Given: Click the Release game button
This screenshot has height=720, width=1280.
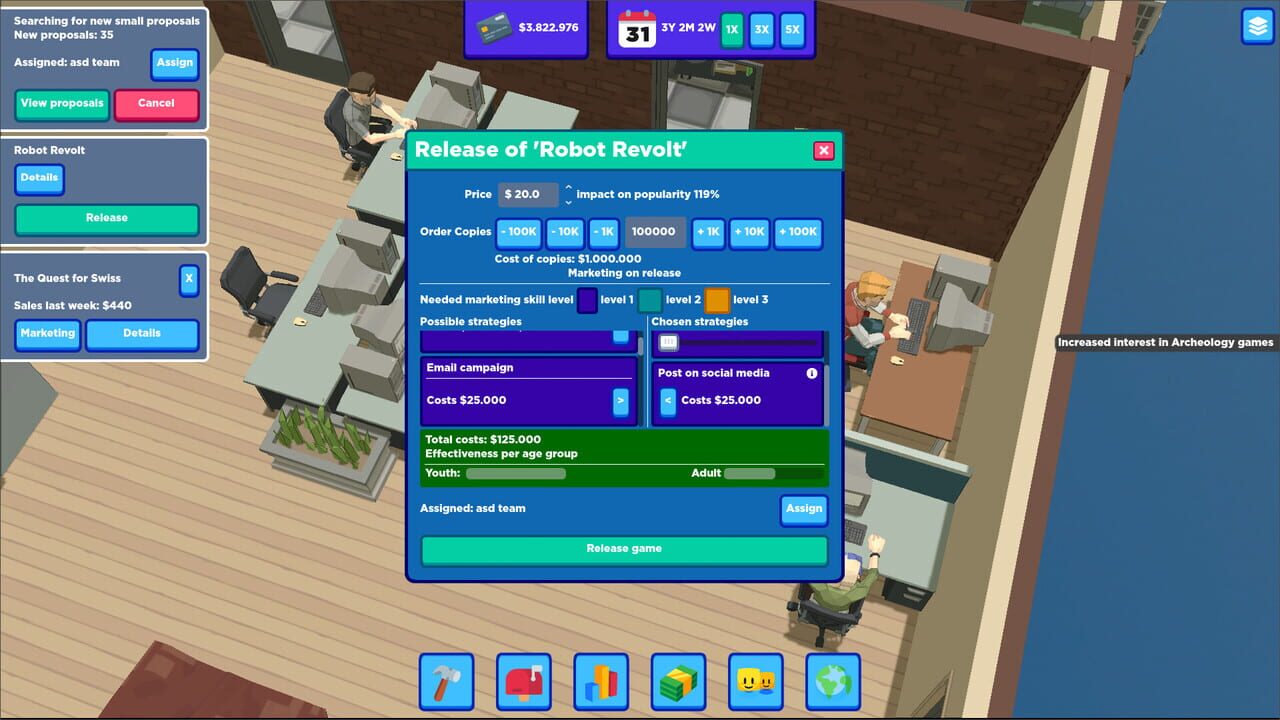Looking at the screenshot, I should [623, 548].
